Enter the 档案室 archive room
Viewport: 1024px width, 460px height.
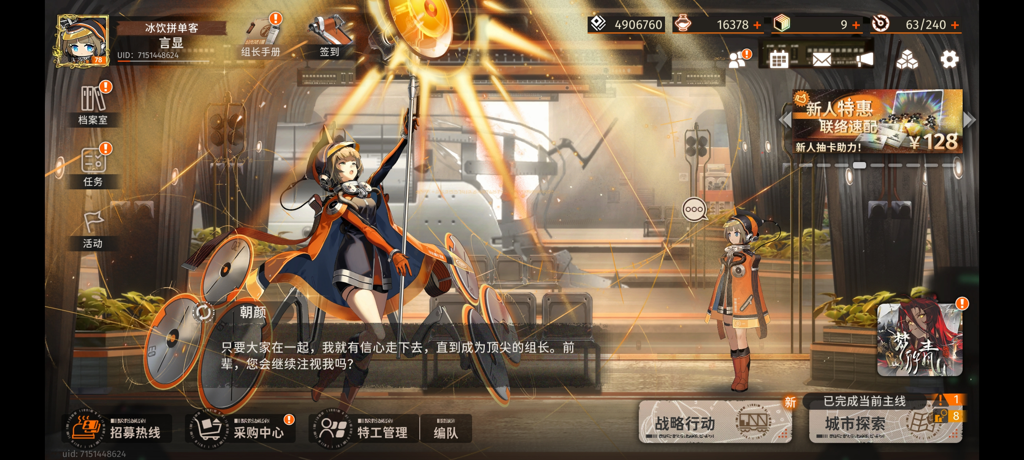point(93,104)
